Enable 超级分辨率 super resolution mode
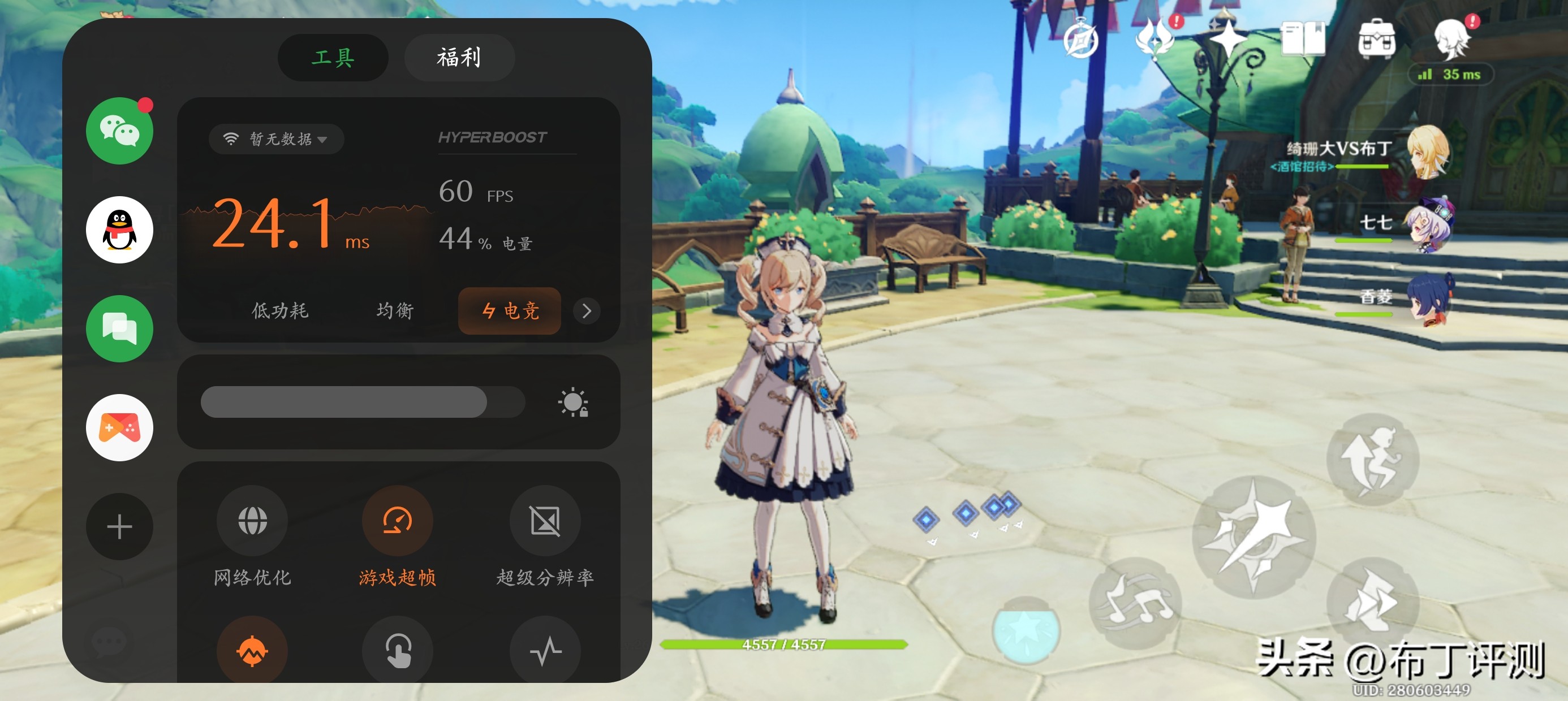The image size is (1568, 701). point(546,520)
